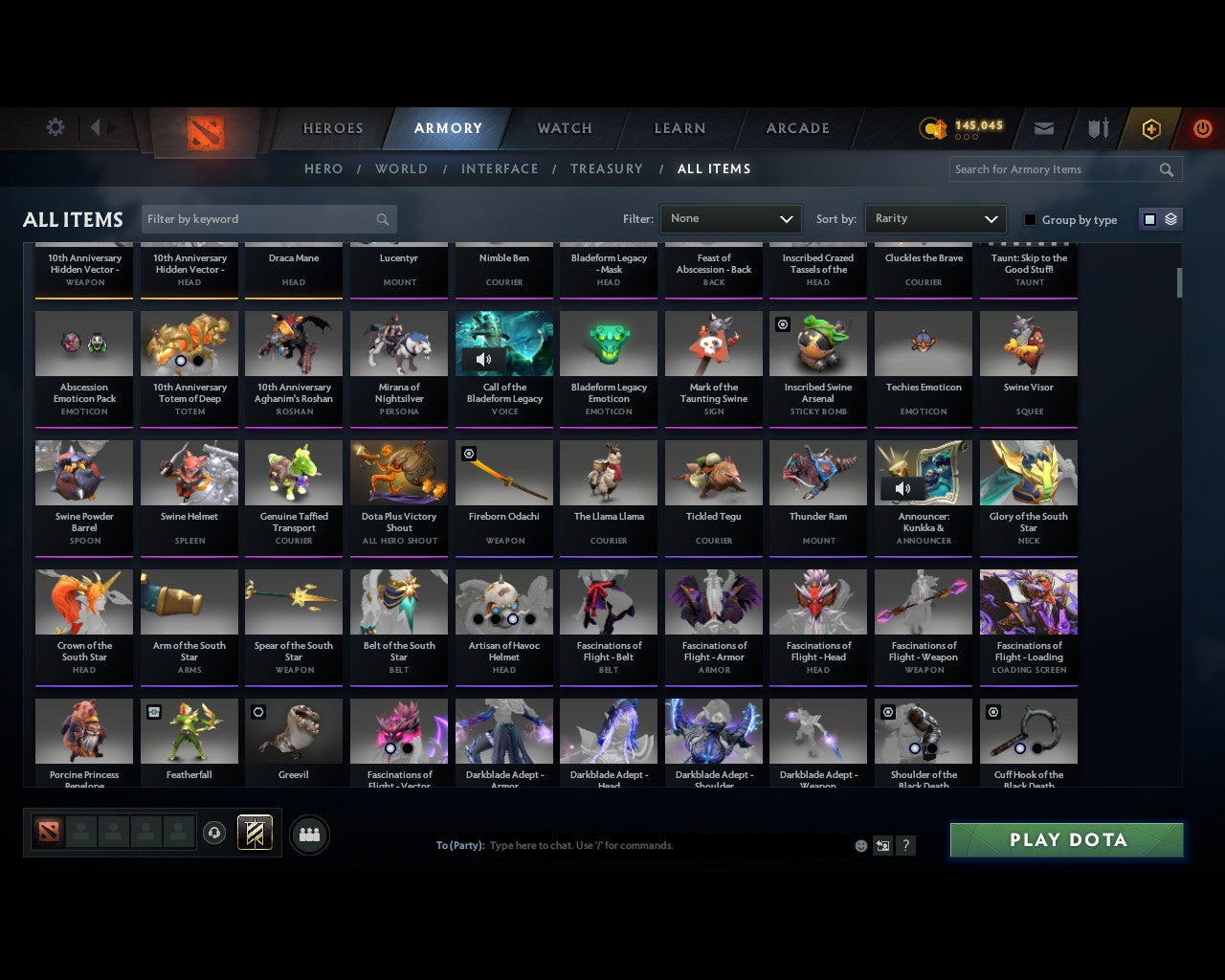1225x980 pixels.
Task: Select the grid view square toggle
Action: point(1149,218)
